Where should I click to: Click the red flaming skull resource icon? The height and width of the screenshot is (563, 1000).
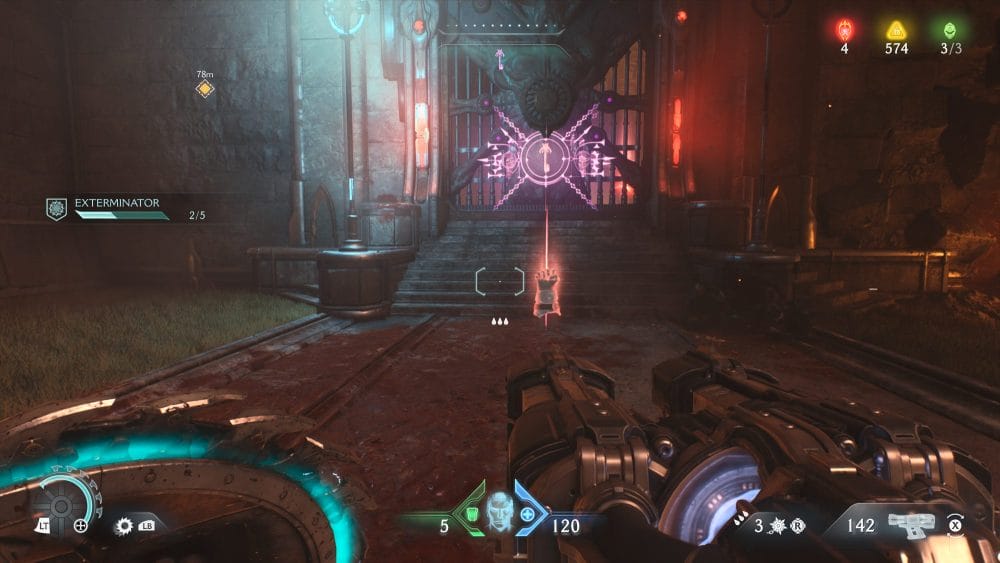845,30
